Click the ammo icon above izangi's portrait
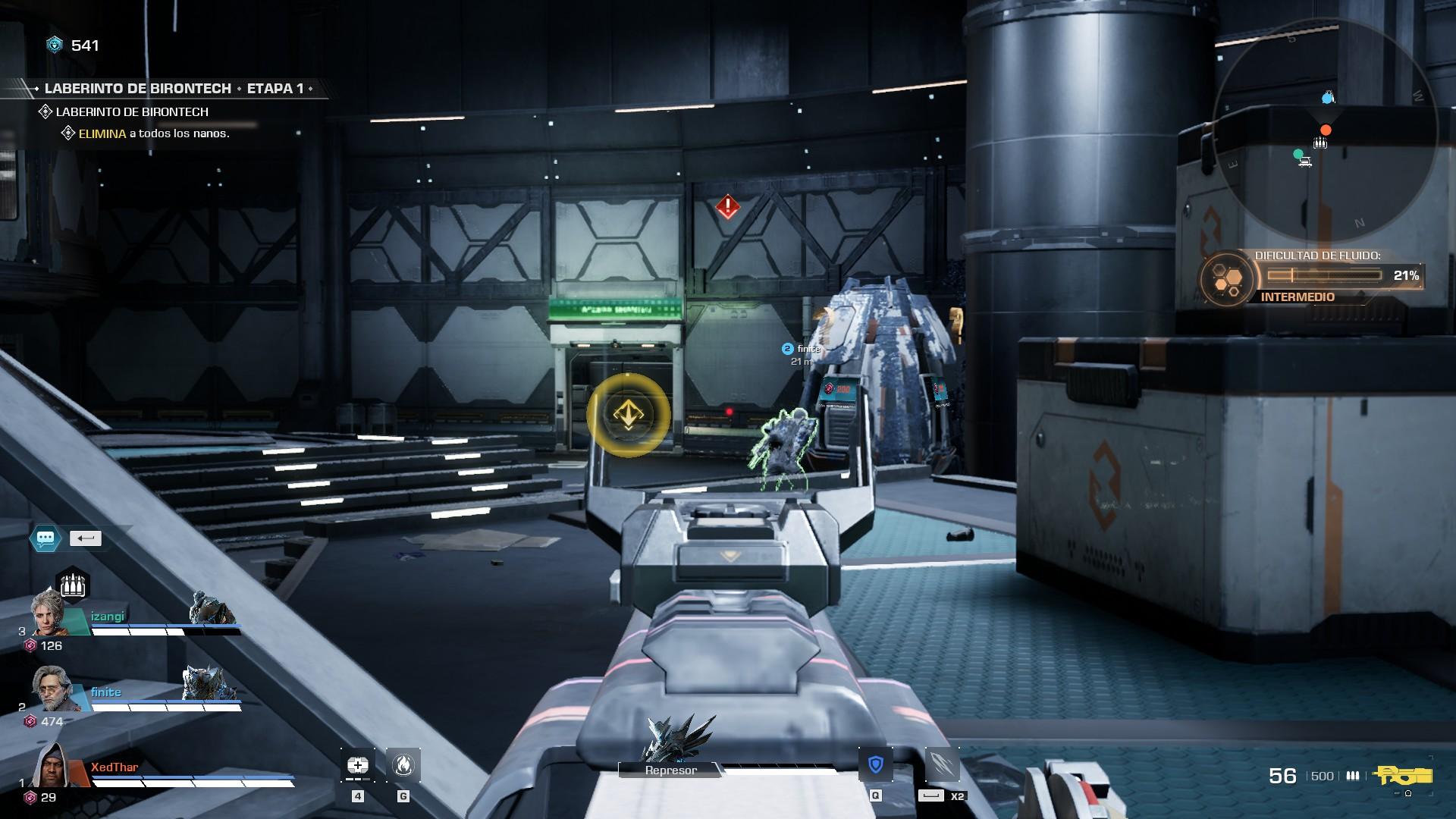1456x819 pixels. [x=73, y=585]
